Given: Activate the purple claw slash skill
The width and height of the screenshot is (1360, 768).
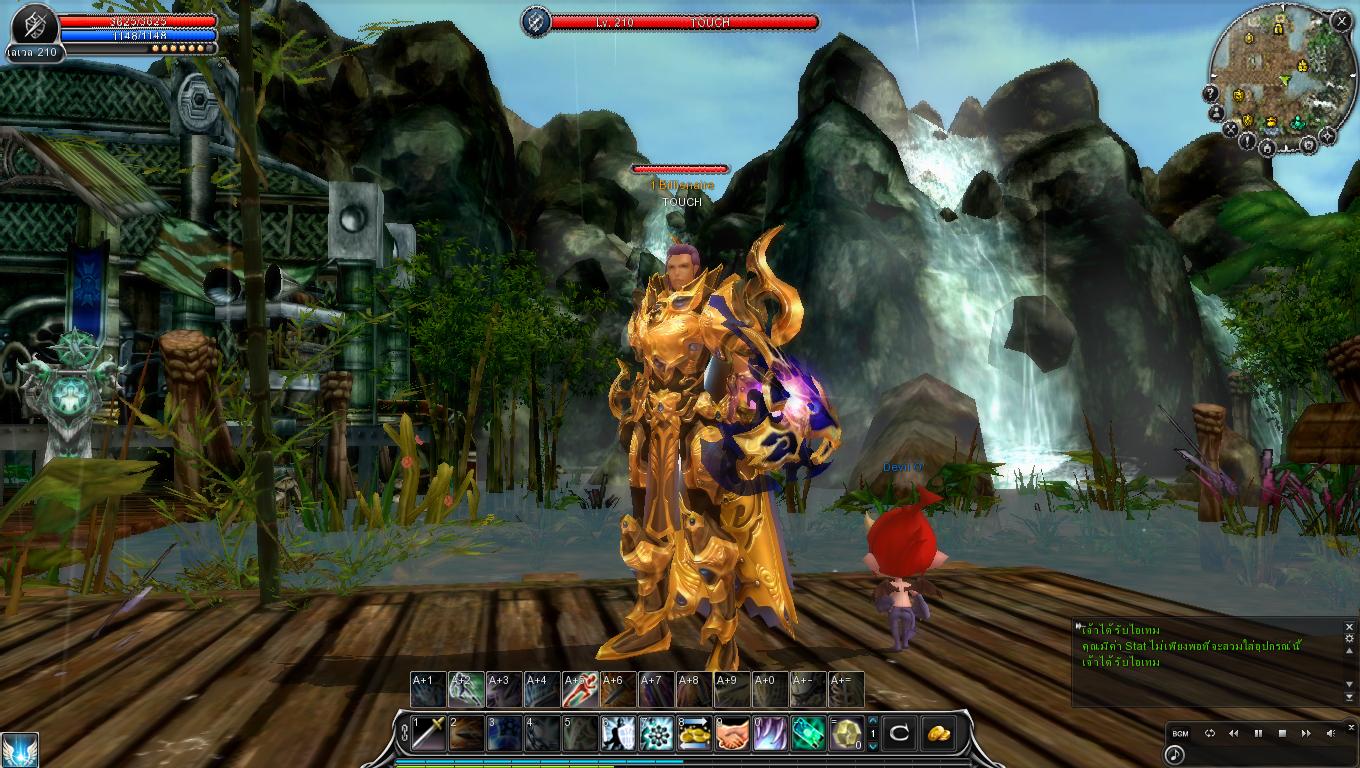Looking at the screenshot, I should pos(770,734).
